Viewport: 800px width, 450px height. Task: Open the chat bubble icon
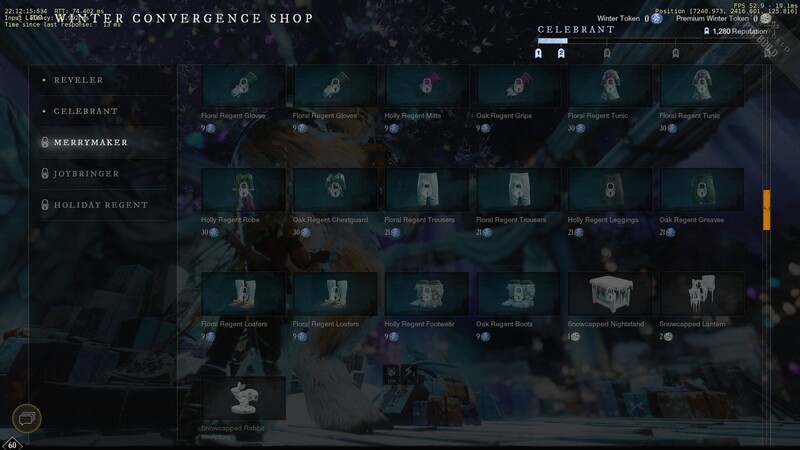(27, 418)
